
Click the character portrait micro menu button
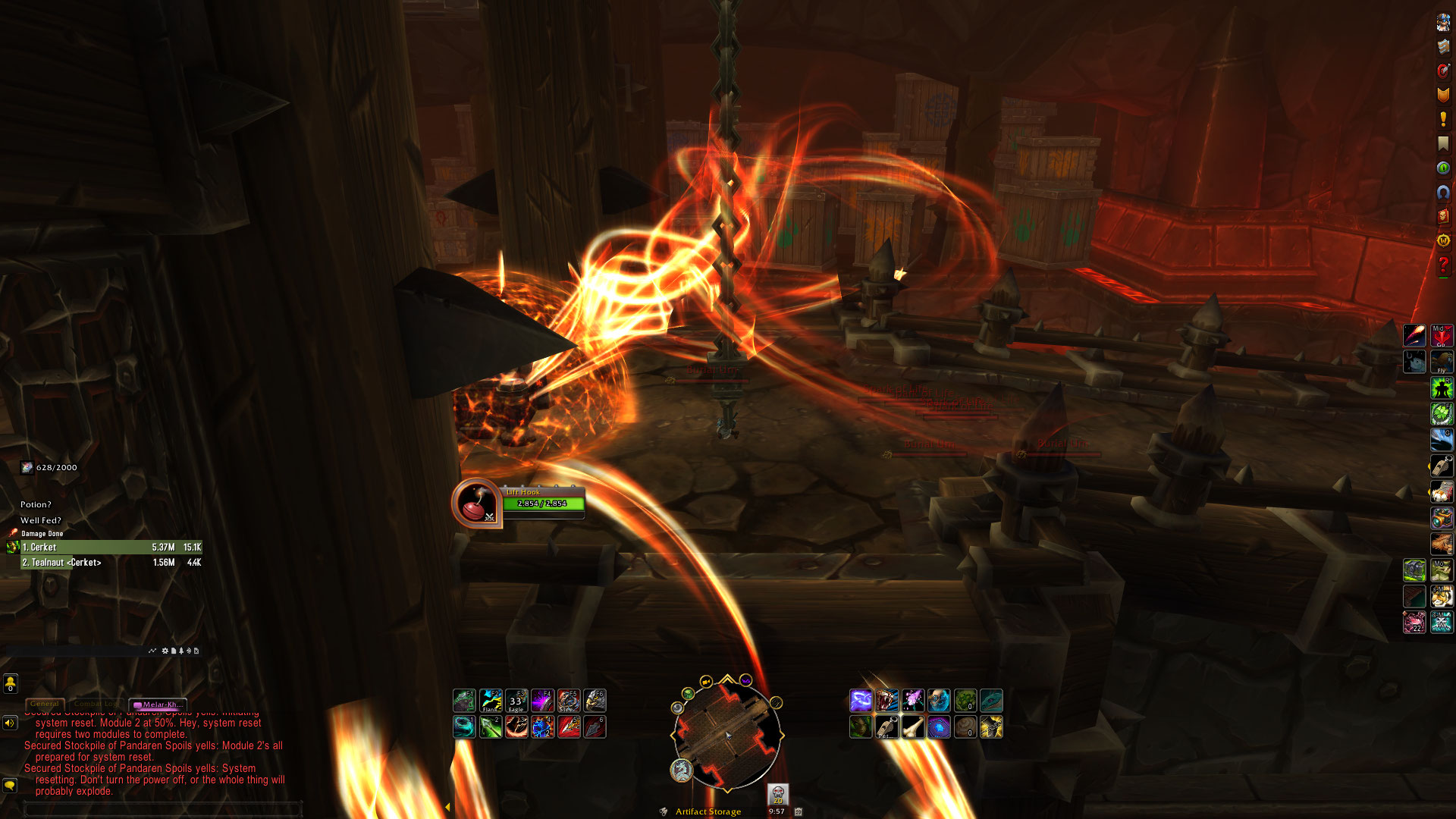(x=1443, y=23)
